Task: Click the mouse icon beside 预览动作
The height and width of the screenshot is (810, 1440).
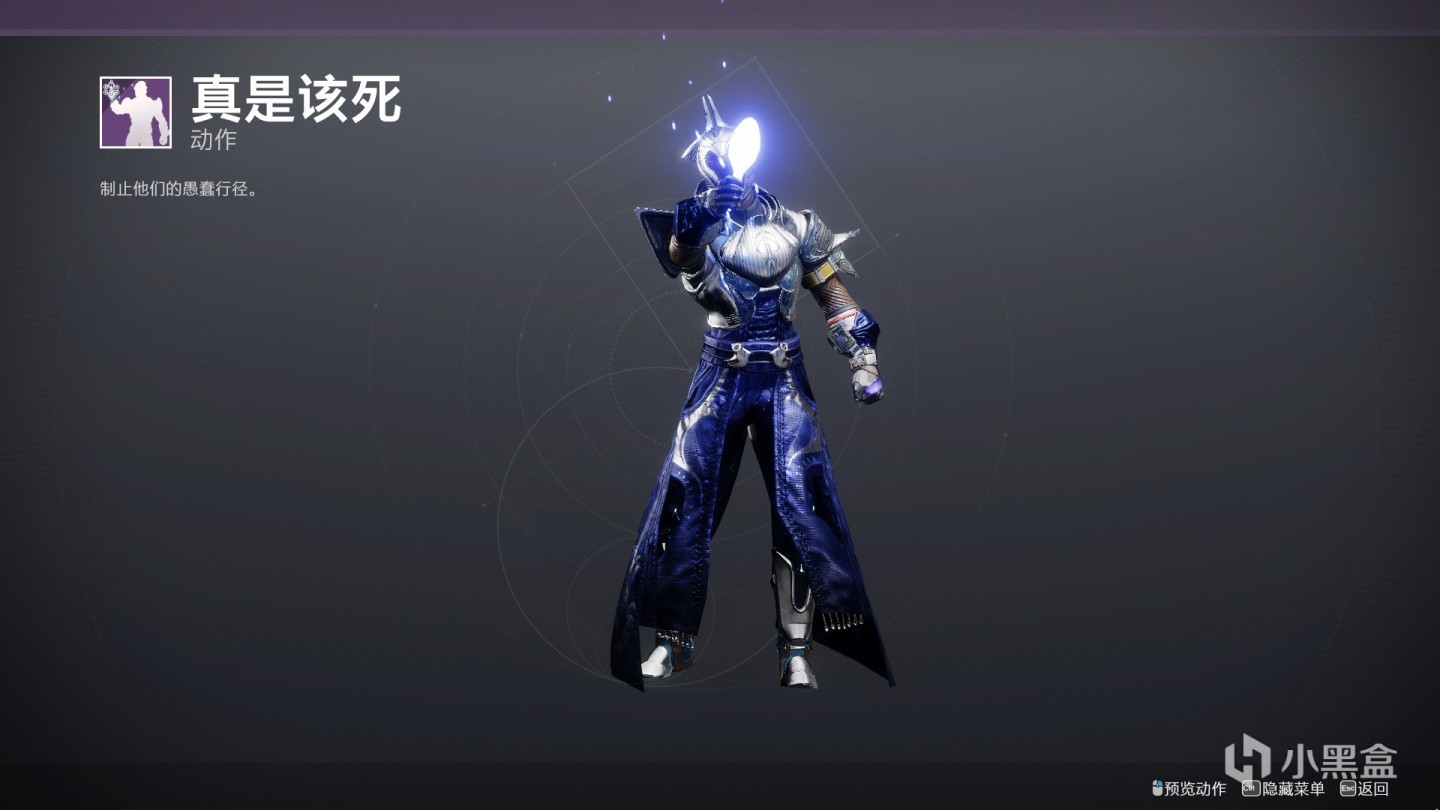Action: pos(1157,789)
